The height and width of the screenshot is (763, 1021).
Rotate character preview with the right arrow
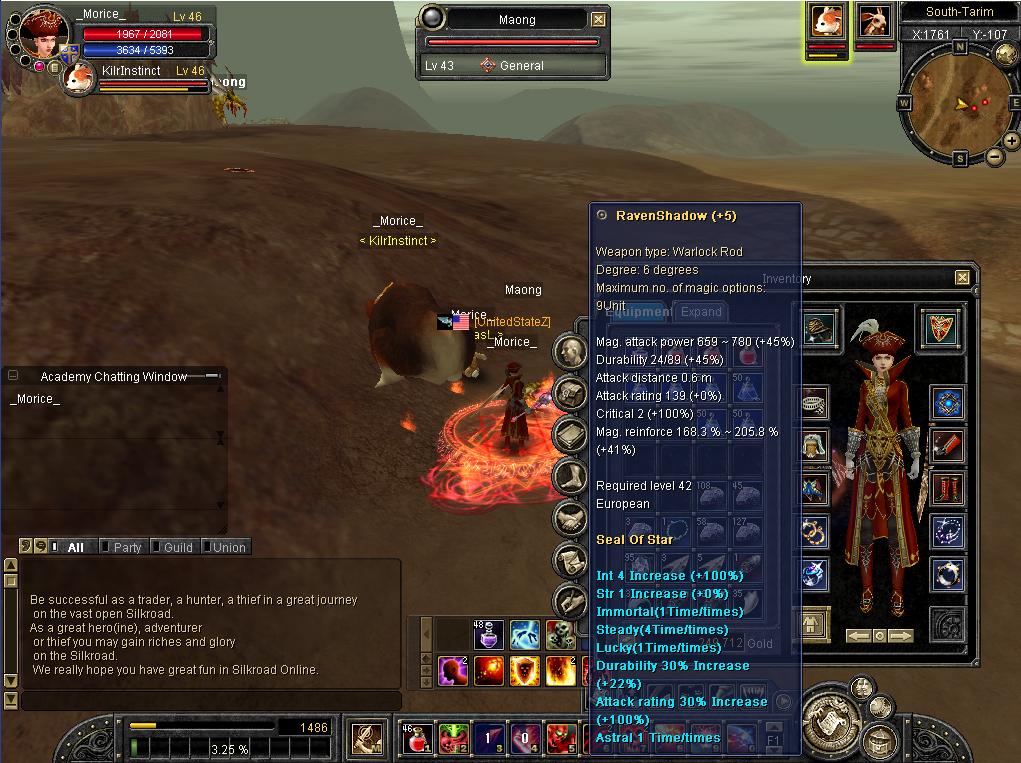(x=901, y=636)
